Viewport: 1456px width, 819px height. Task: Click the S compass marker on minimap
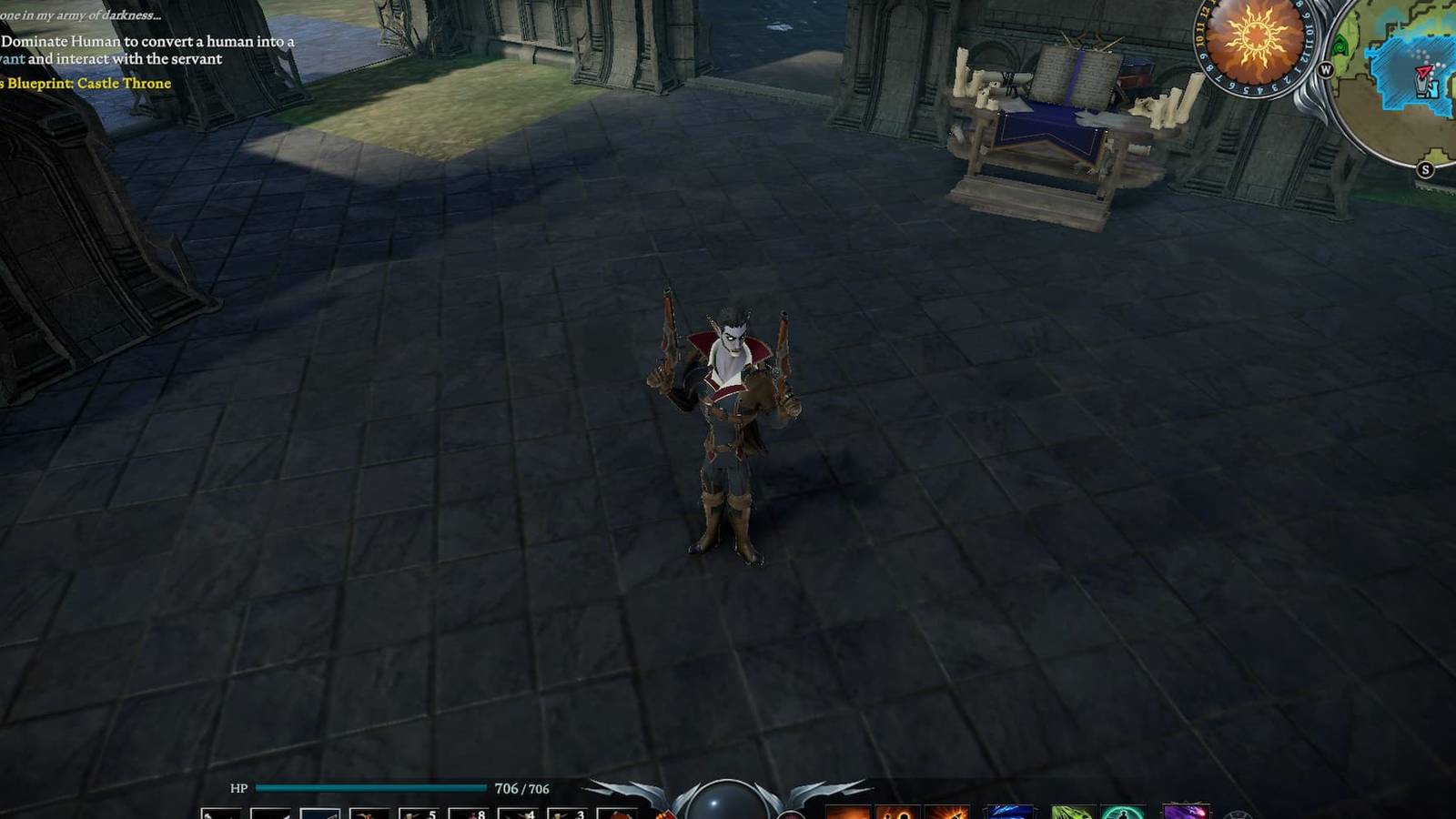tap(1425, 168)
